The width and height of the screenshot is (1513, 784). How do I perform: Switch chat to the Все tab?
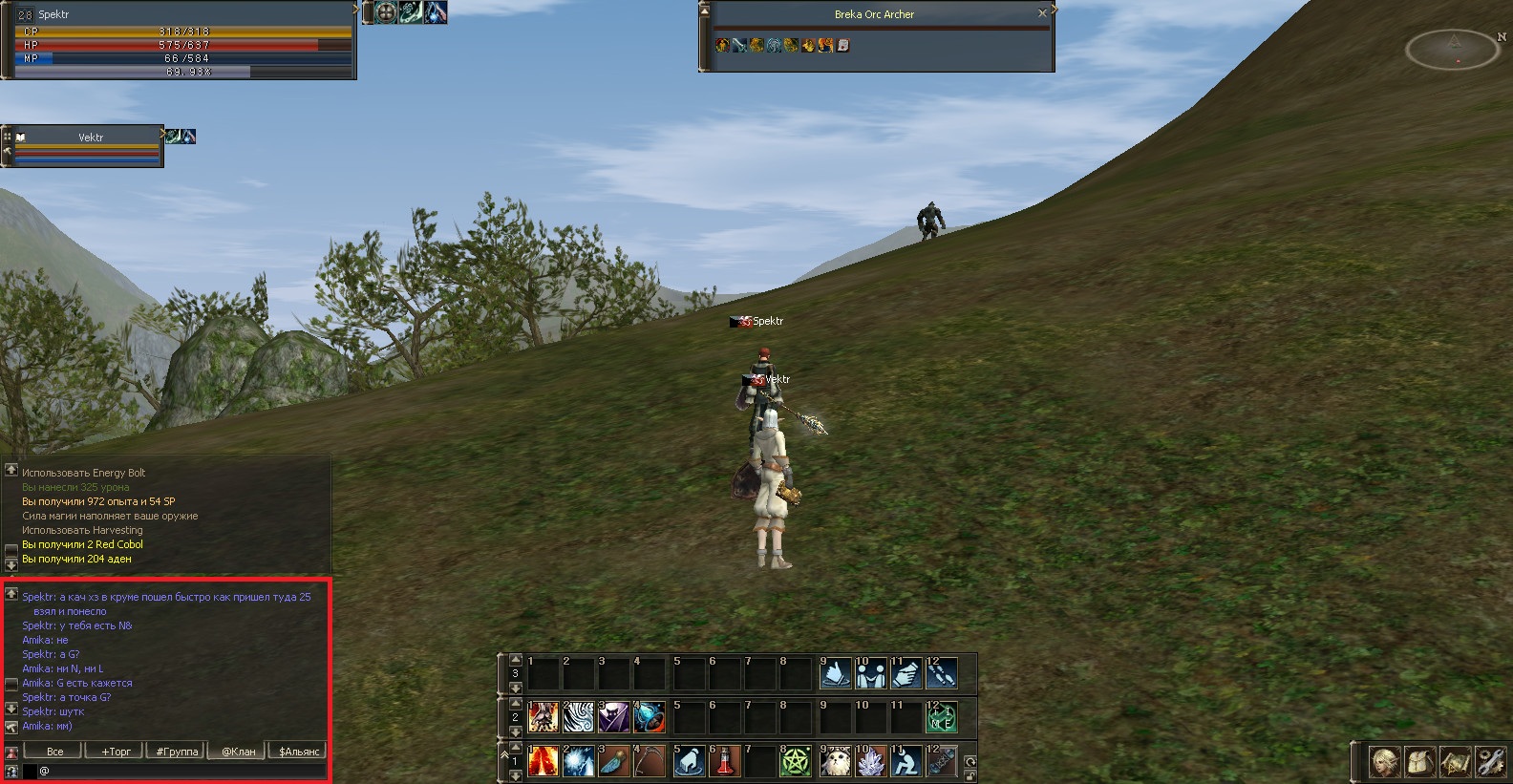point(55,751)
